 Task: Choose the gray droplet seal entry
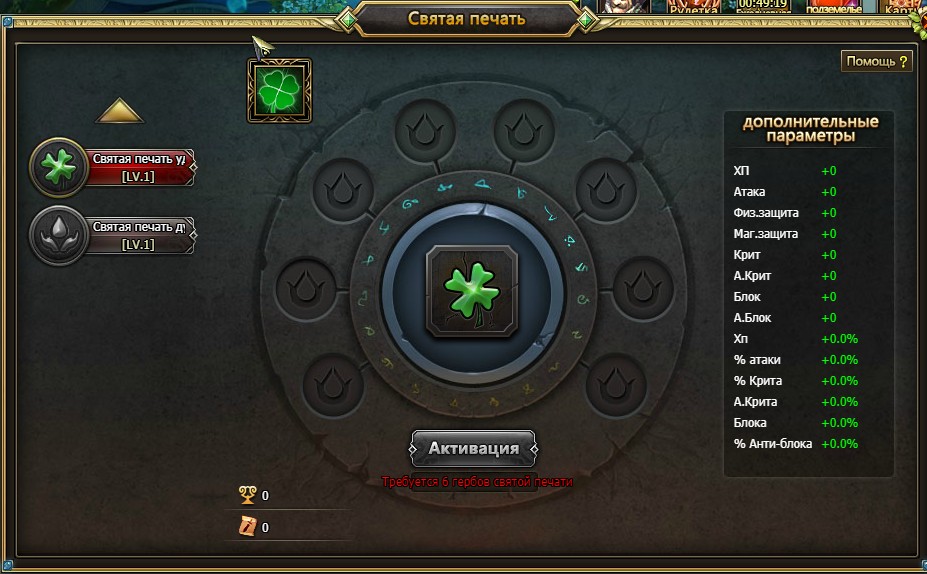click(113, 235)
